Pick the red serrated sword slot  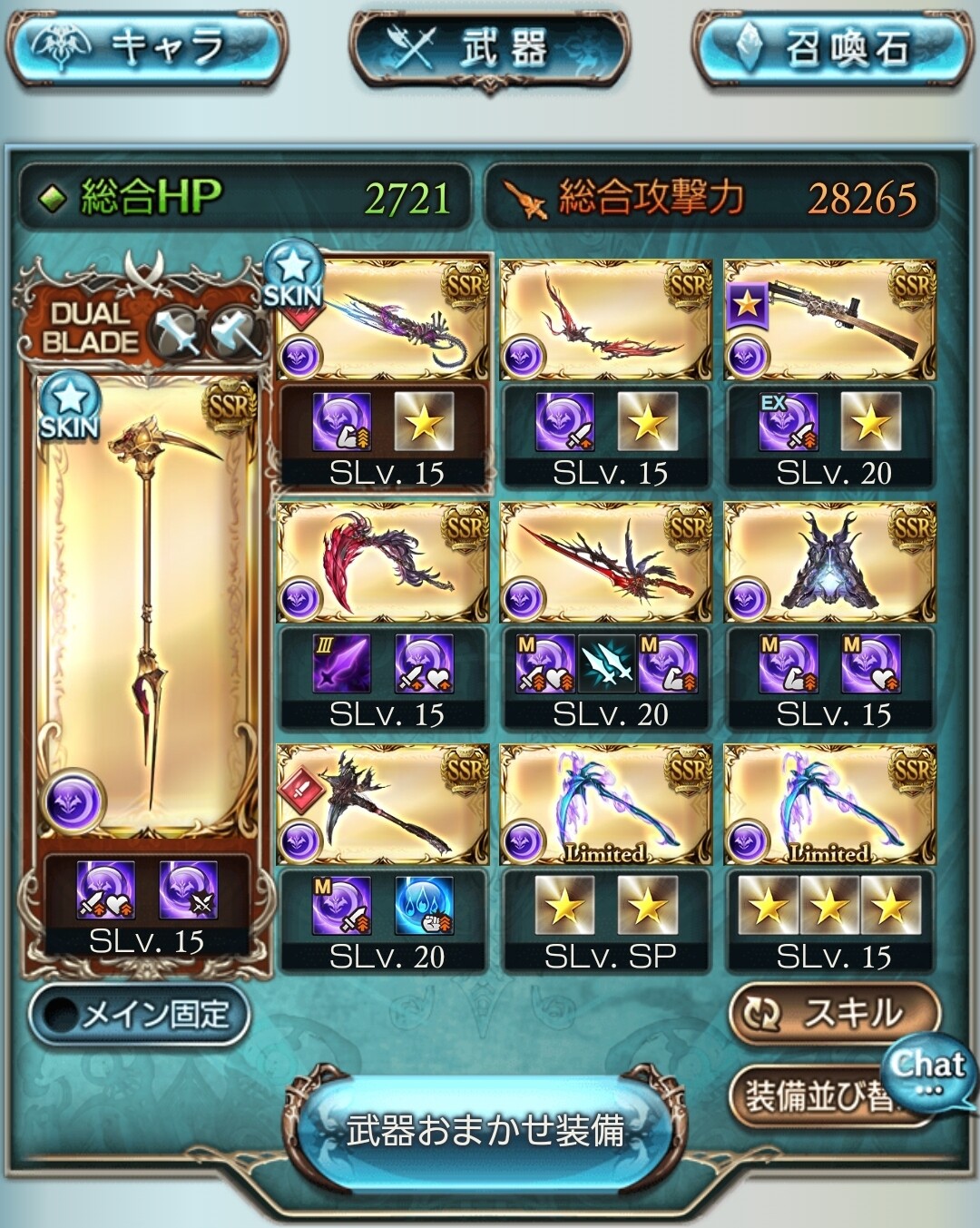(x=606, y=563)
